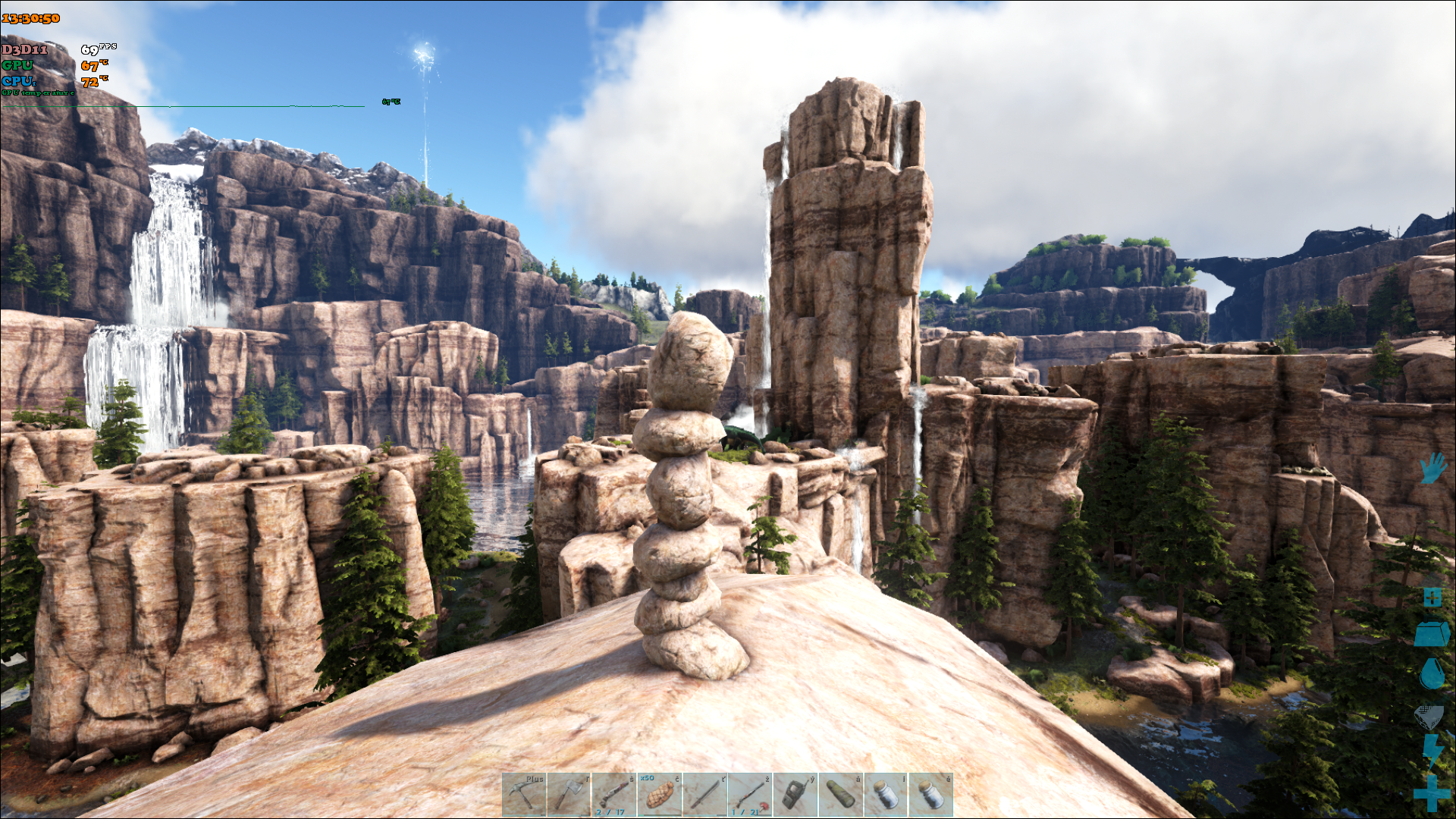The width and height of the screenshot is (1456, 819).
Task: Equip the rifle showing 1 / 21 ammo
Action: click(750, 794)
